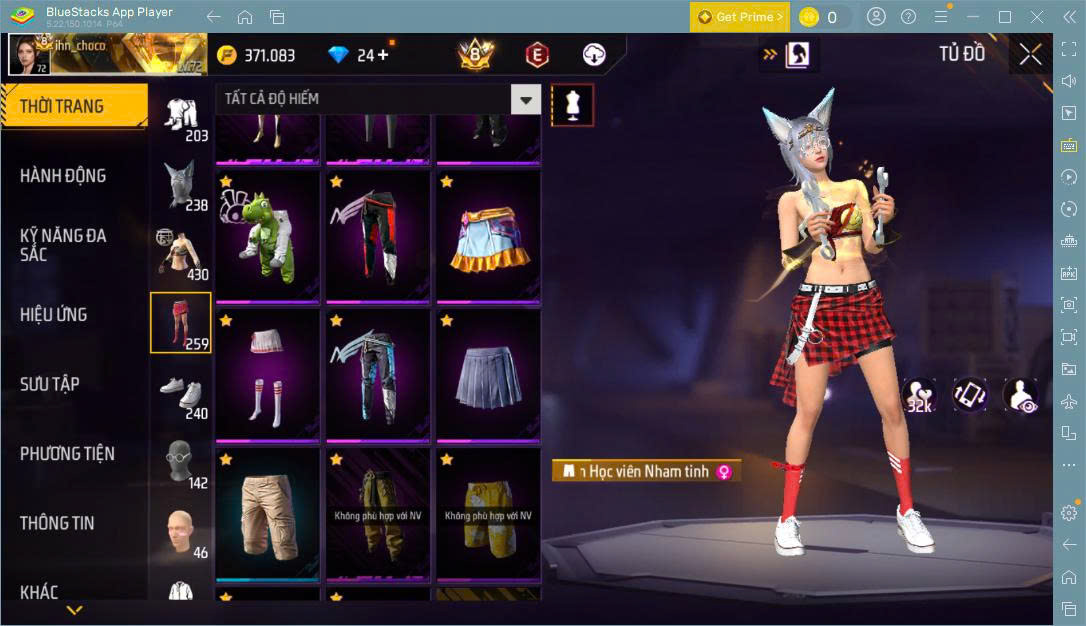Add diamonds with the plus button
This screenshot has width=1086, height=626.
click(383, 55)
